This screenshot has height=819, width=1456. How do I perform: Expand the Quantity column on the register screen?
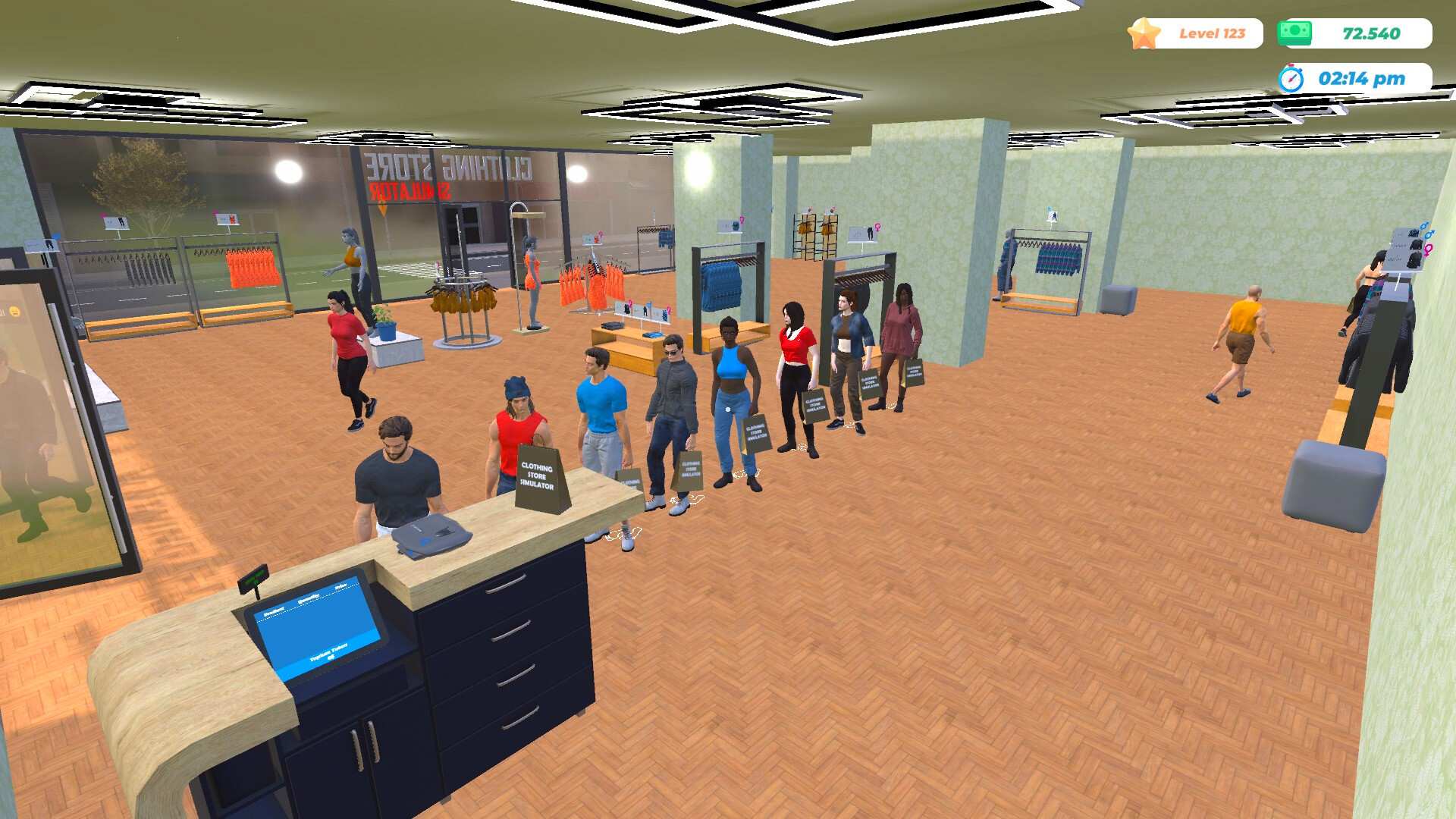point(309,597)
